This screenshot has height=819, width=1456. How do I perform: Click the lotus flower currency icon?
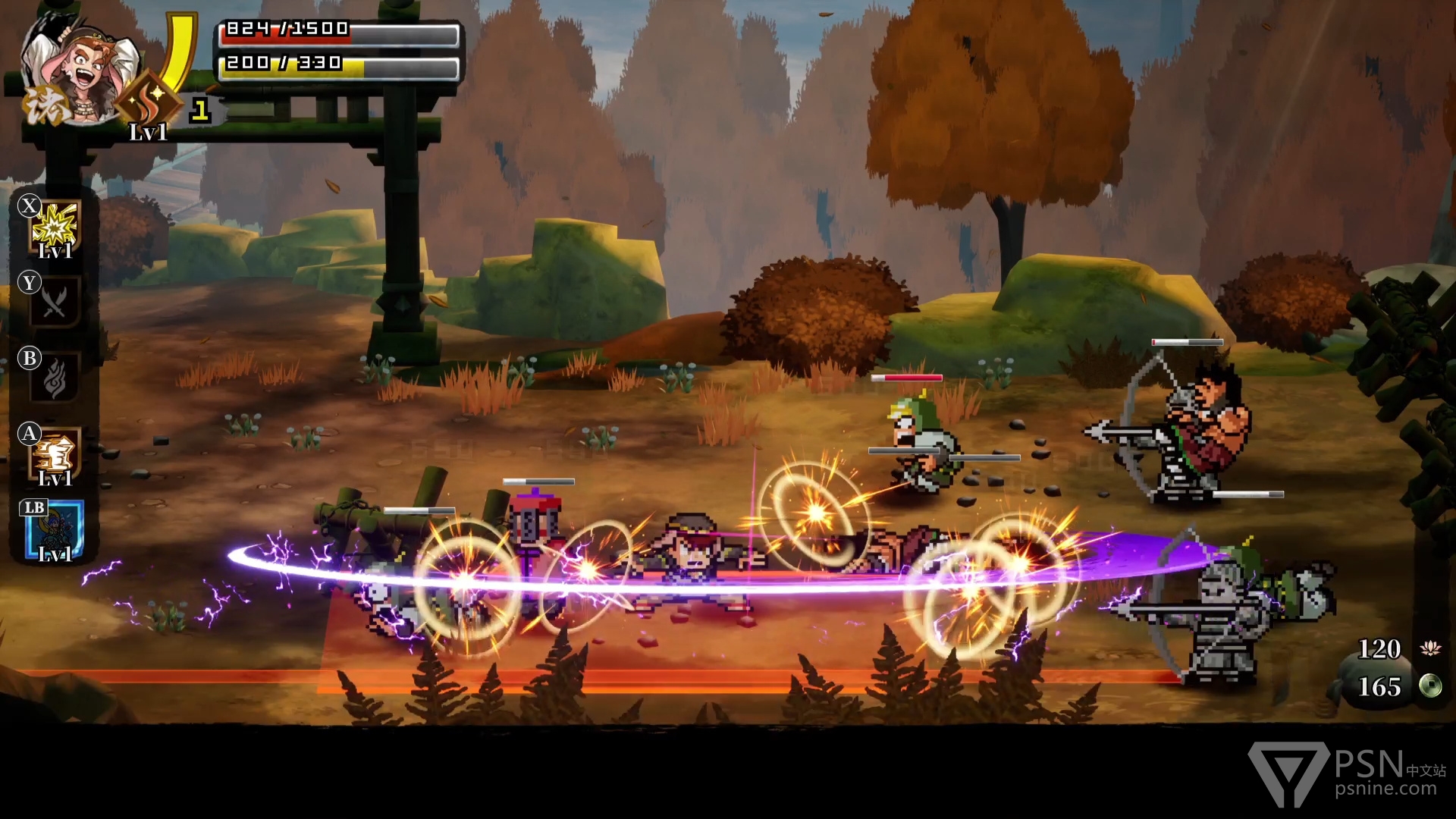1430,648
